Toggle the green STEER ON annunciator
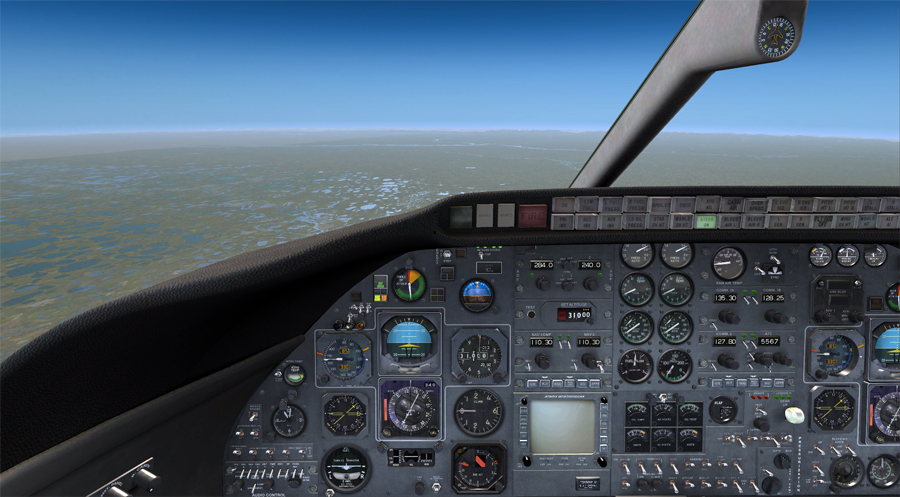This screenshot has height=497, width=900. pos(708,220)
